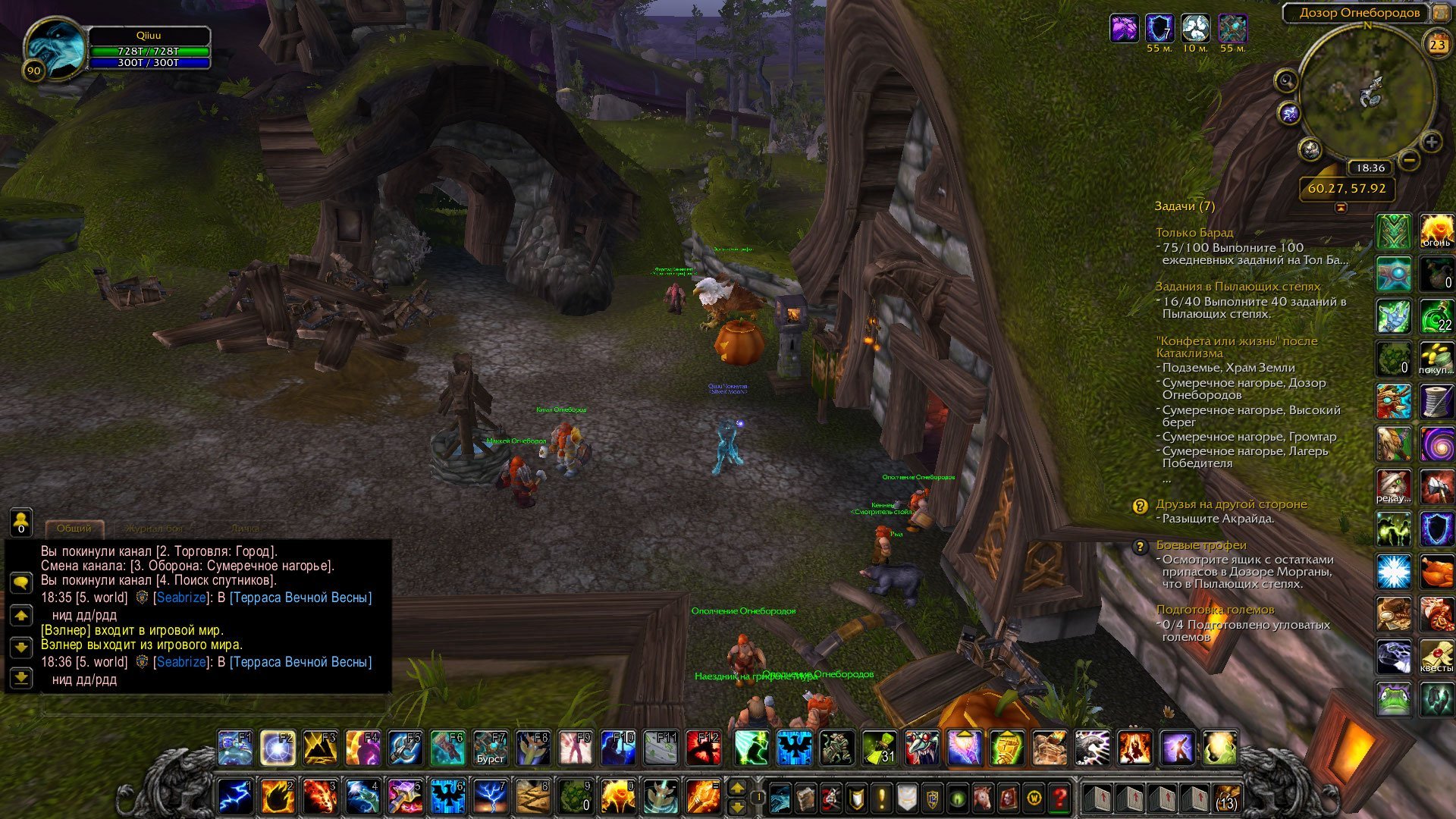Select the Только Барад quest in tracker
Viewport: 1456px width, 819px height.
pos(1194,233)
